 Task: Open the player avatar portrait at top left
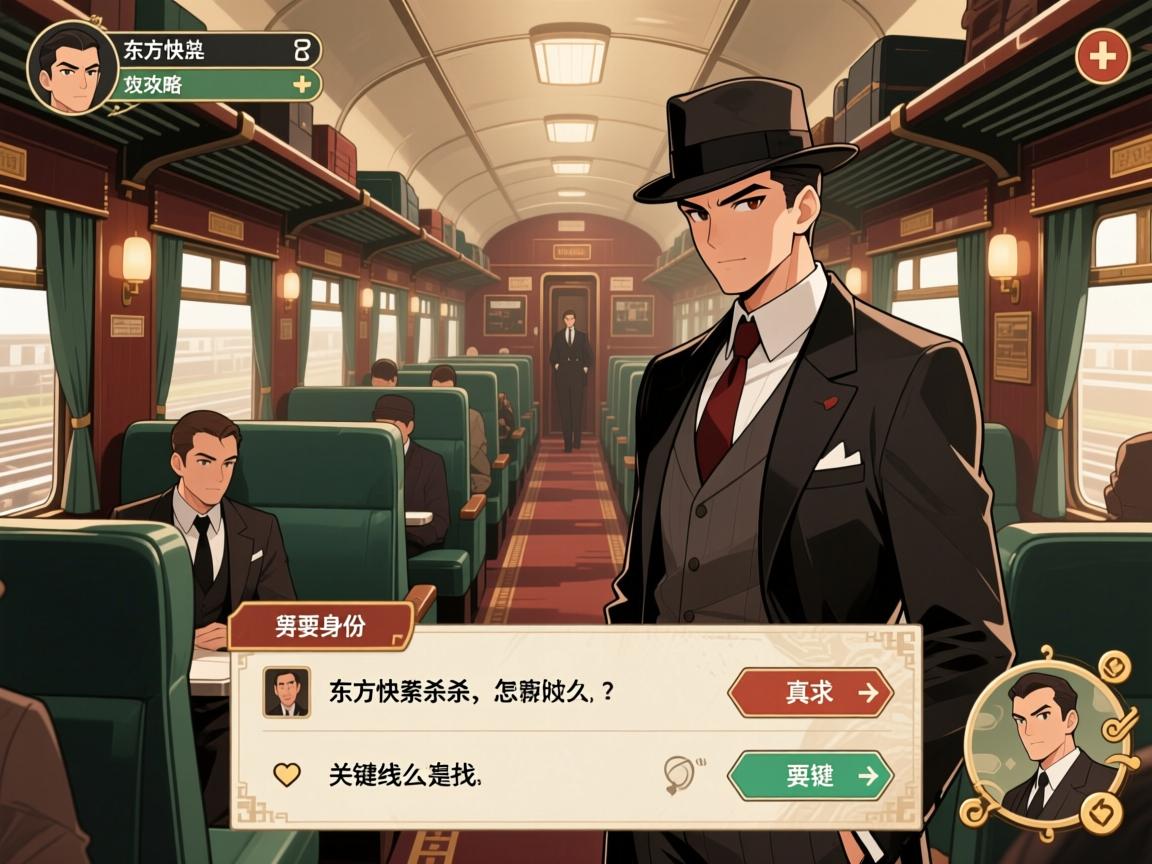pyautogui.click(x=72, y=66)
